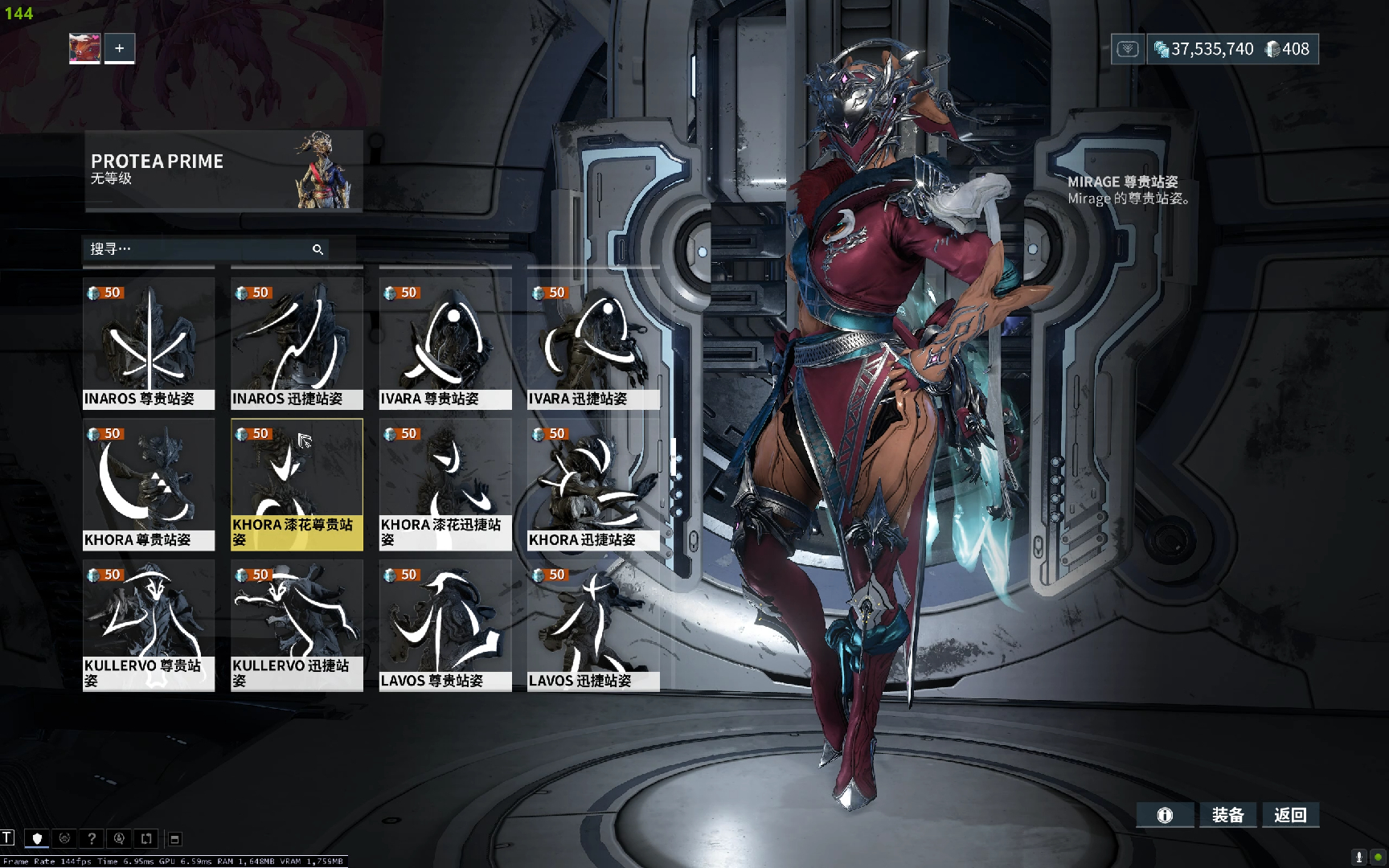Pick the KHORA 漆花迅捷站姿 tile
The height and width of the screenshot is (868, 1389).
(445, 484)
